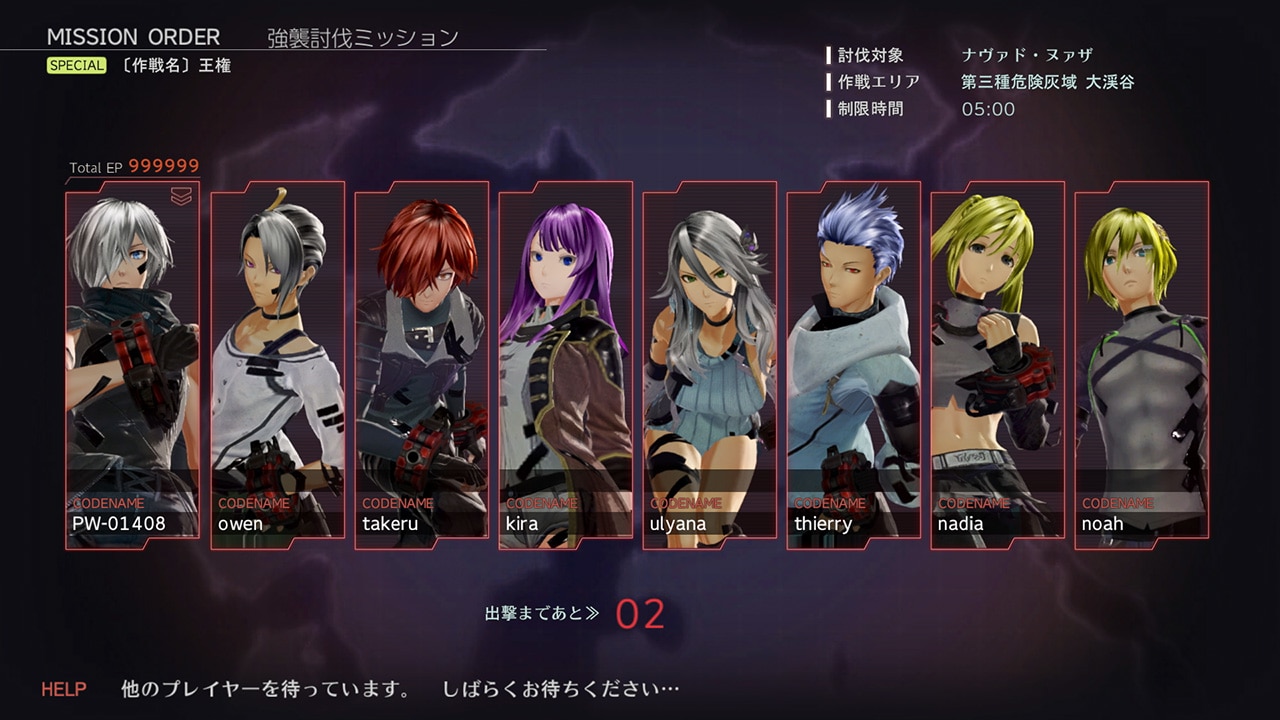This screenshot has height=720, width=1280.
Task: Open the HELP label
Action: point(64,689)
